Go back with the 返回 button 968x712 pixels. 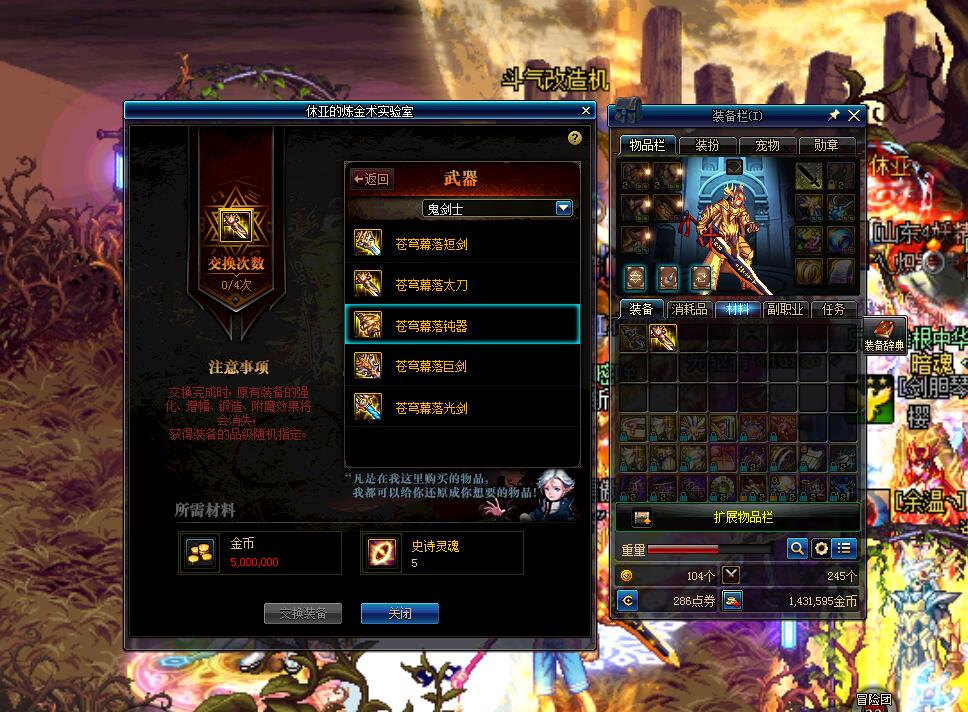pyautogui.click(x=371, y=179)
